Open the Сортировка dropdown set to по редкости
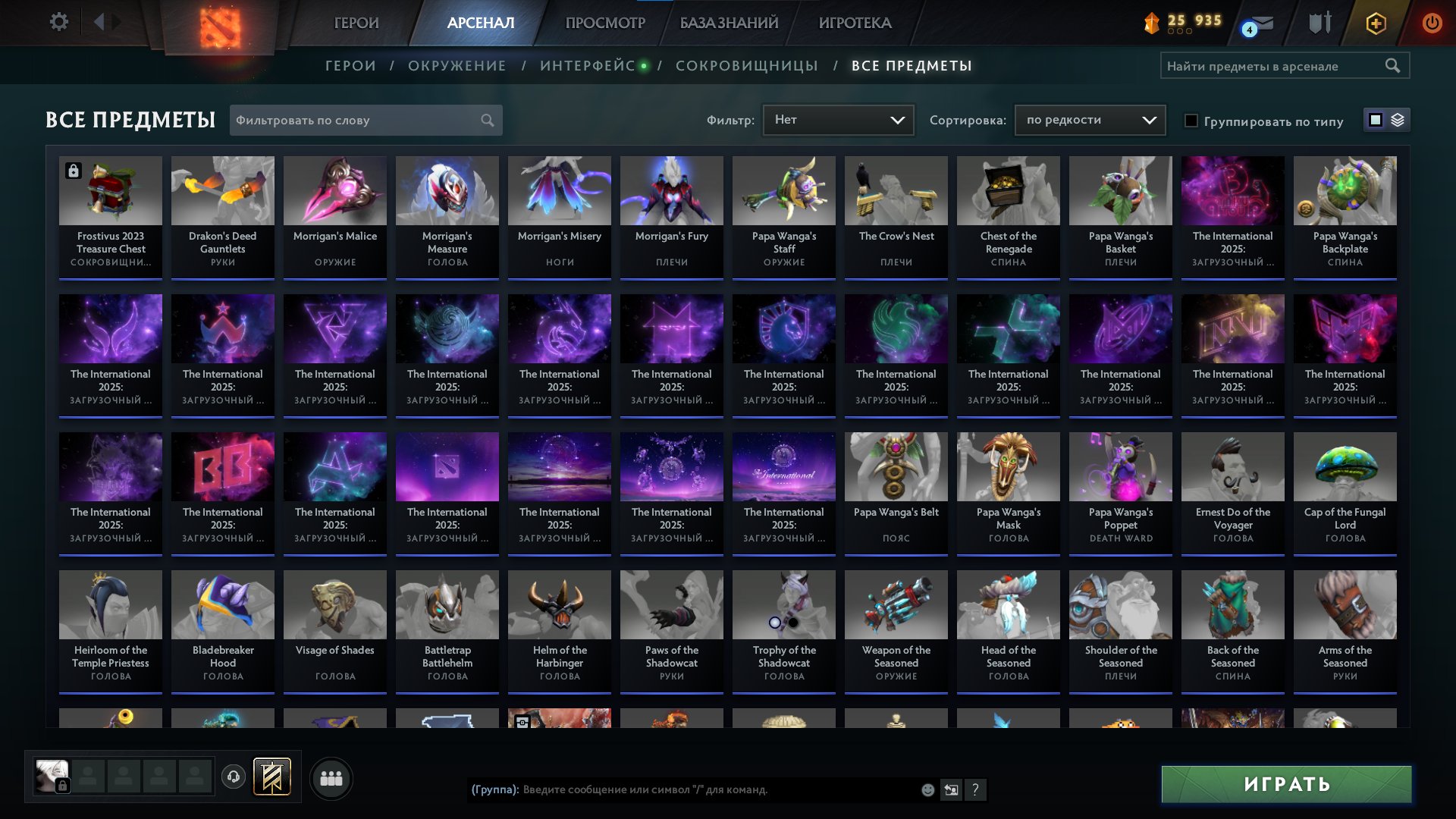This screenshot has height=819, width=1456. pyautogui.click(x=1089, y=120)
